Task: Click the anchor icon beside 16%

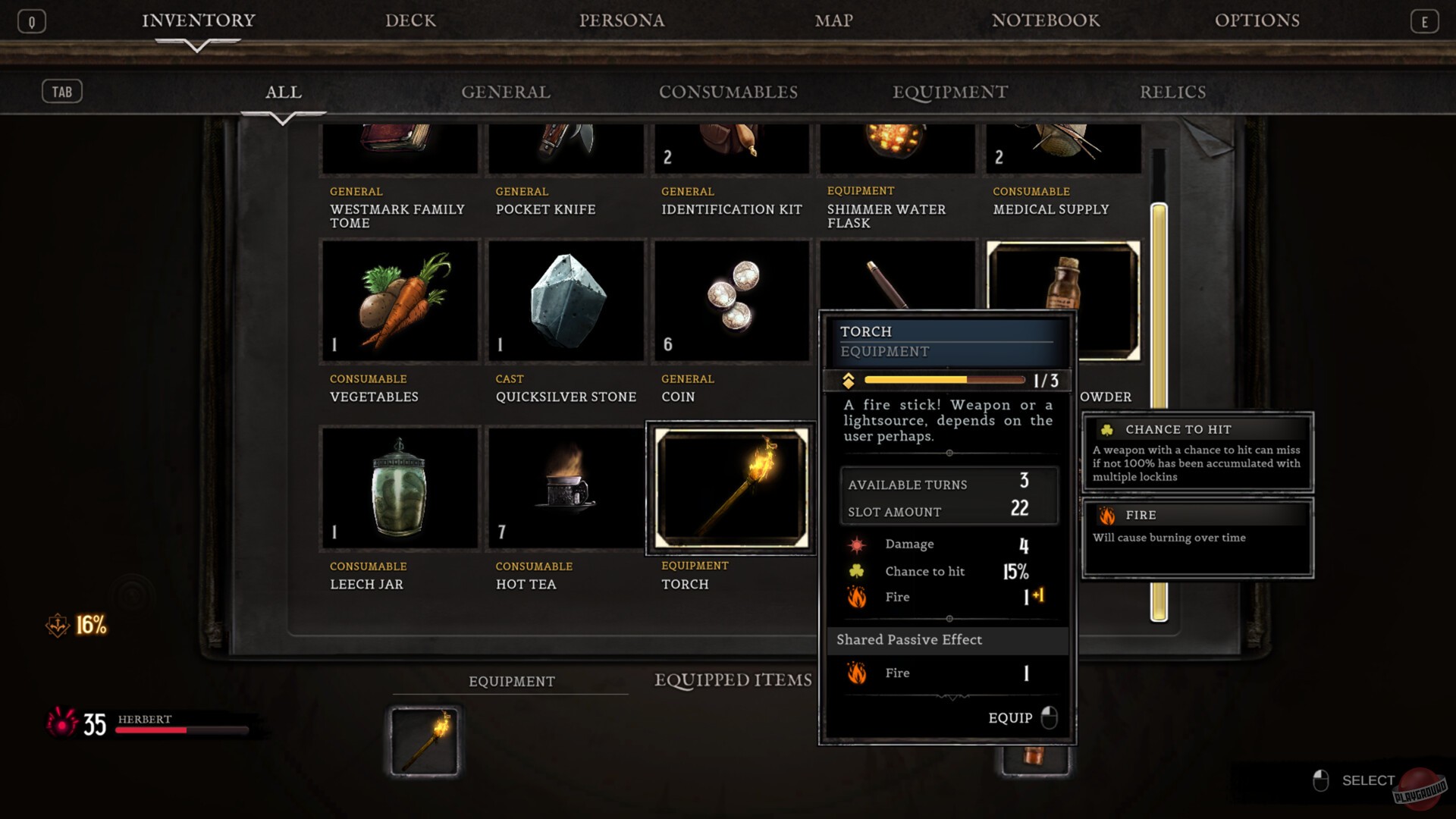Action: (59, 626)
